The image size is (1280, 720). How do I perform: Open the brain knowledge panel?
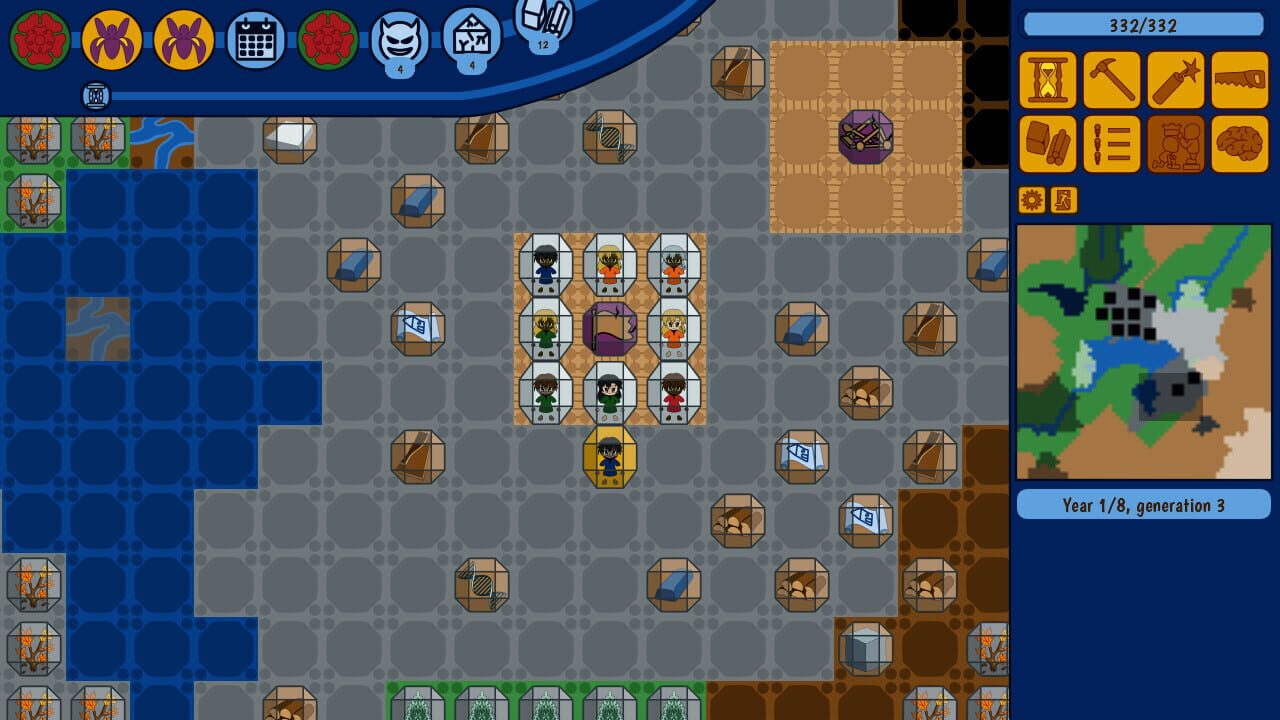1238,144
